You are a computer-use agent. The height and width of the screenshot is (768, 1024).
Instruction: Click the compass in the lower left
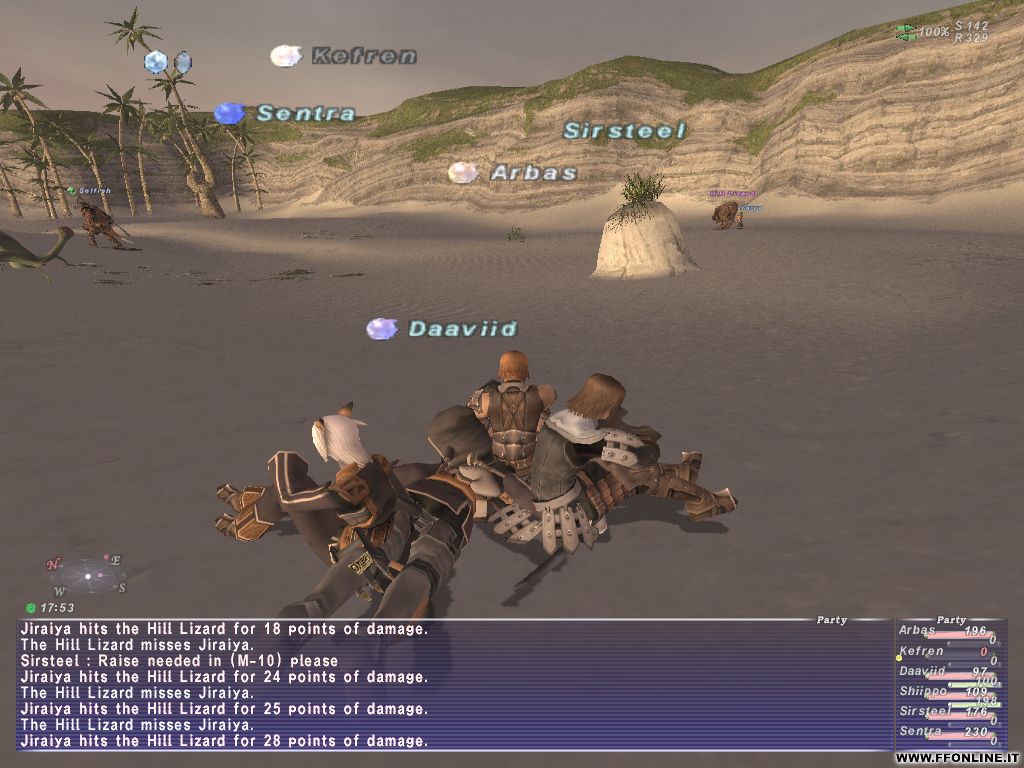tap(86, 576)
